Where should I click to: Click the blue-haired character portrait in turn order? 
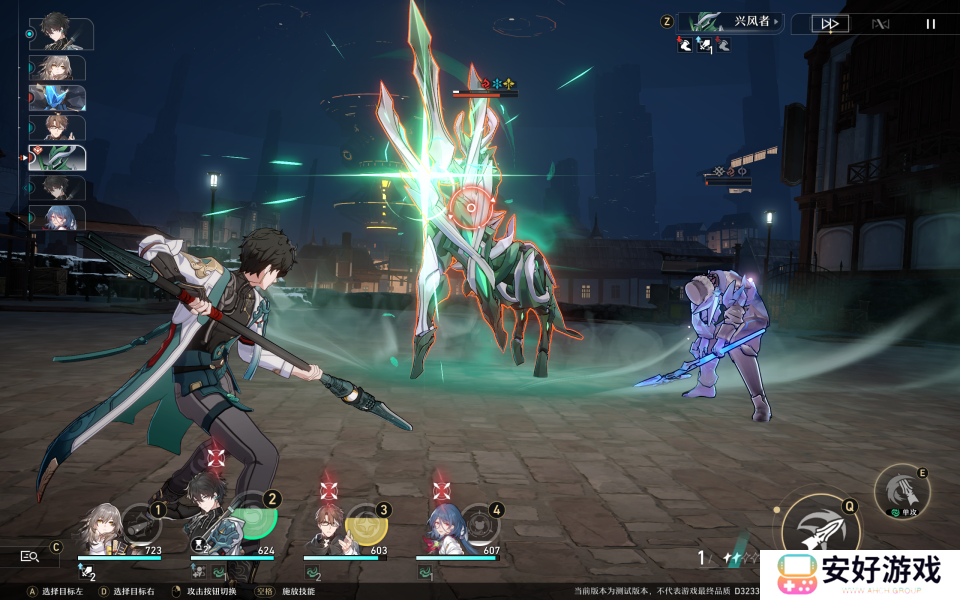click(57, 218)
